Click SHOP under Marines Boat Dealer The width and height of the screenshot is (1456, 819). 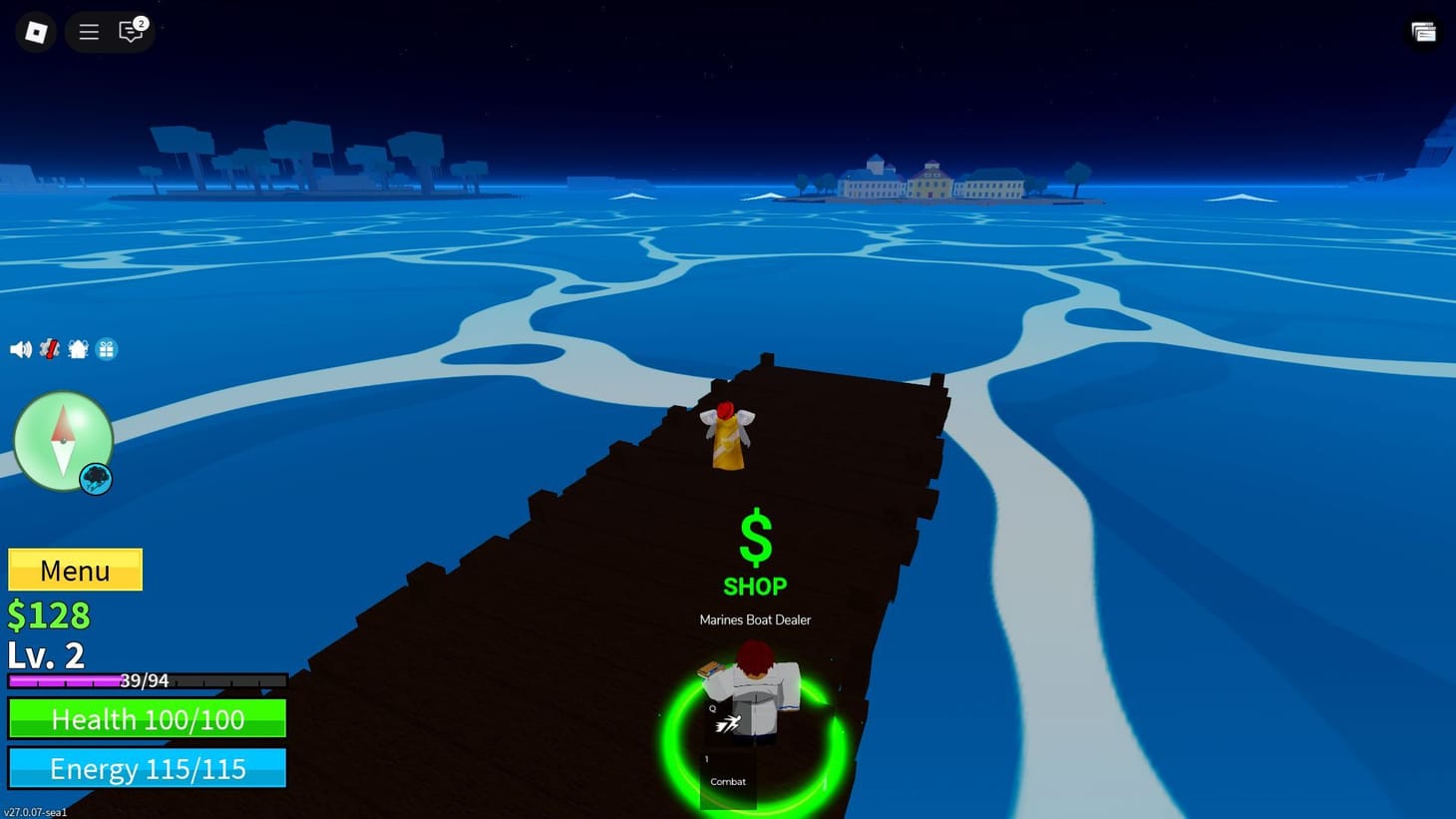click(755, 587)
